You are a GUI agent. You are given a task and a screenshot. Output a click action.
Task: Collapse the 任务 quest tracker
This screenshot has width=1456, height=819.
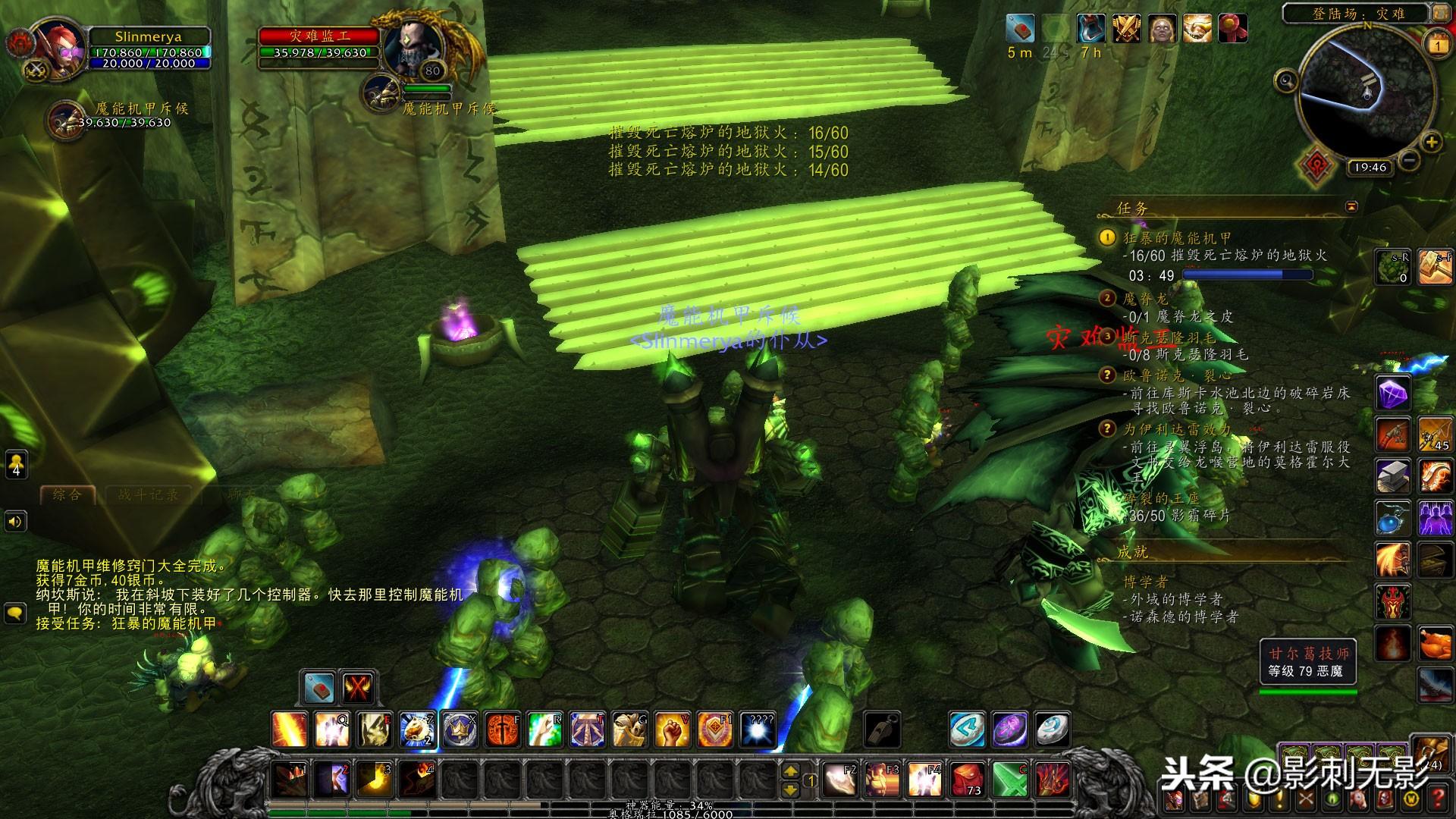click(1351, 206)
